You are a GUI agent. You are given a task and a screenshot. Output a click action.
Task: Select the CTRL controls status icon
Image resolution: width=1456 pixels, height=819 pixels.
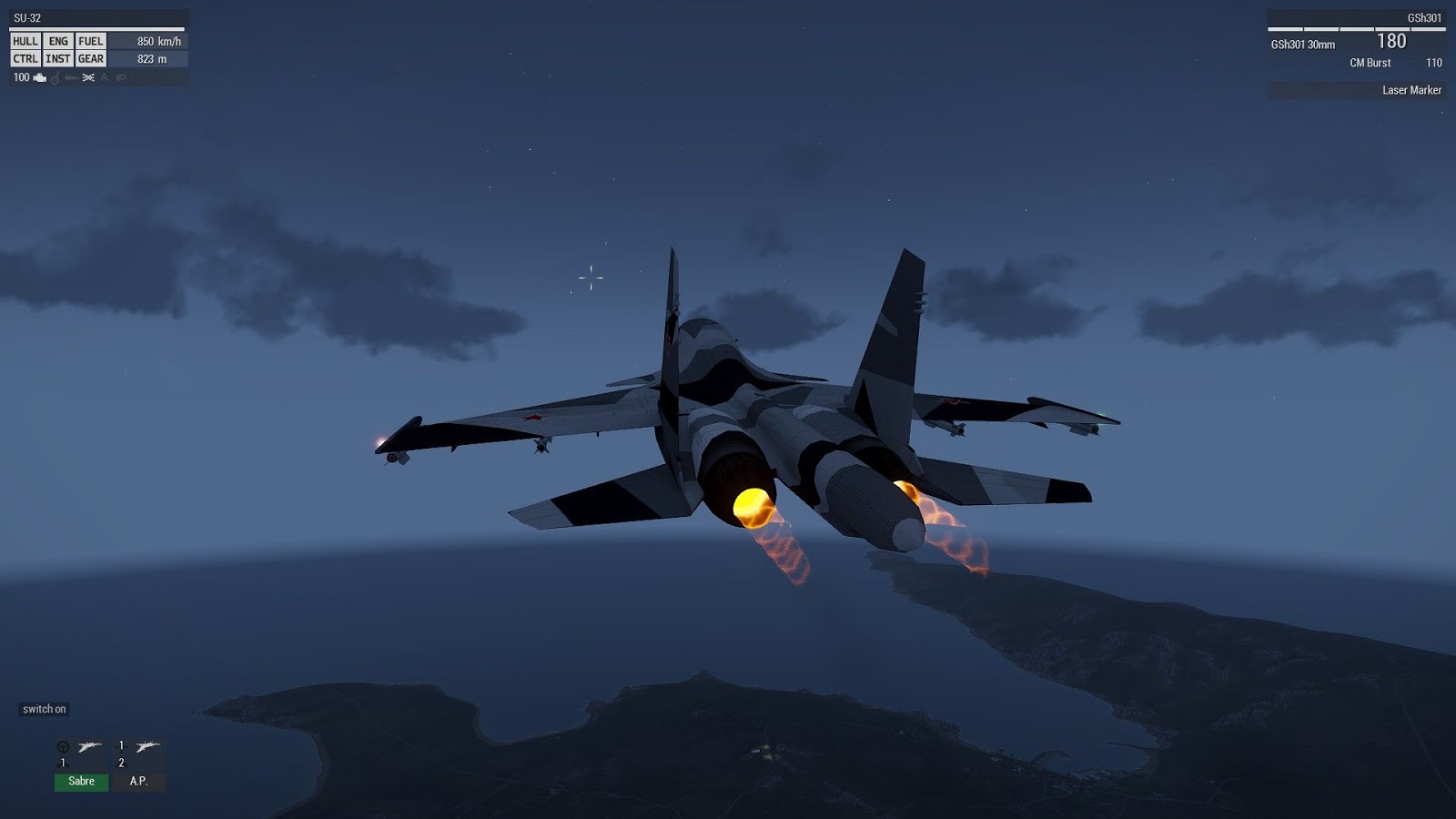click(x=25, y=58)
